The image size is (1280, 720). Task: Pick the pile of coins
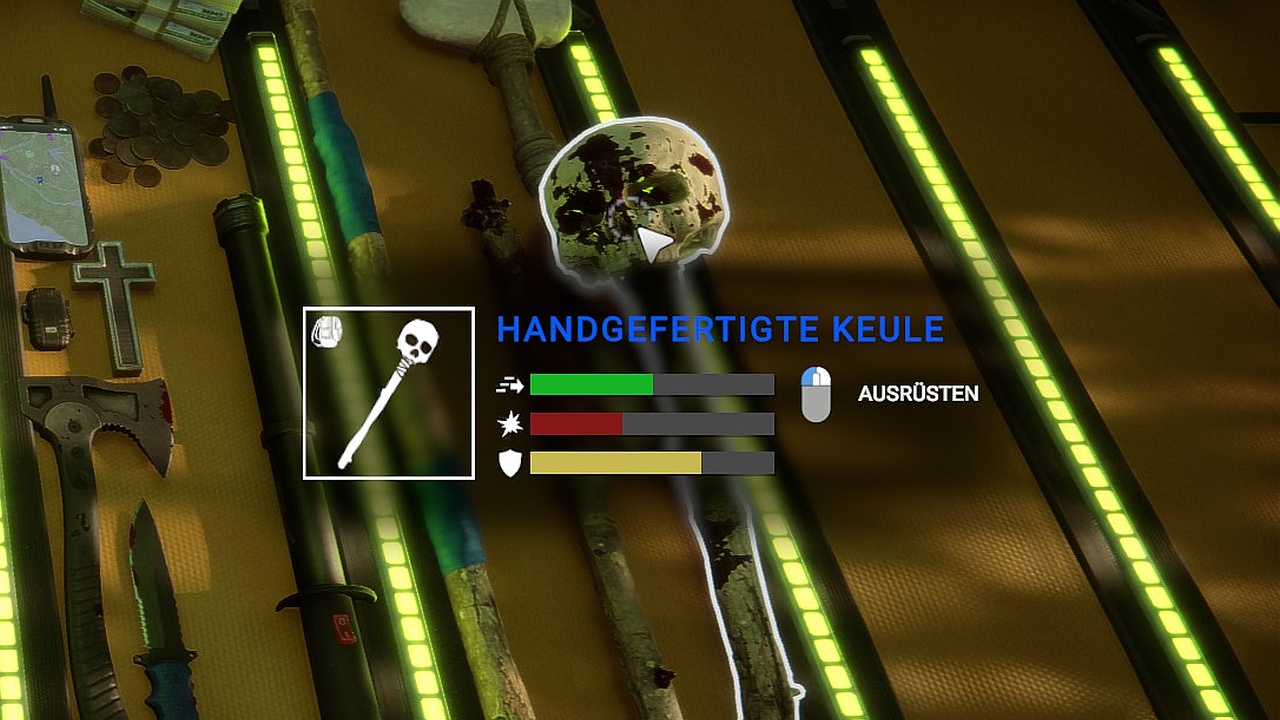point(155,126)
